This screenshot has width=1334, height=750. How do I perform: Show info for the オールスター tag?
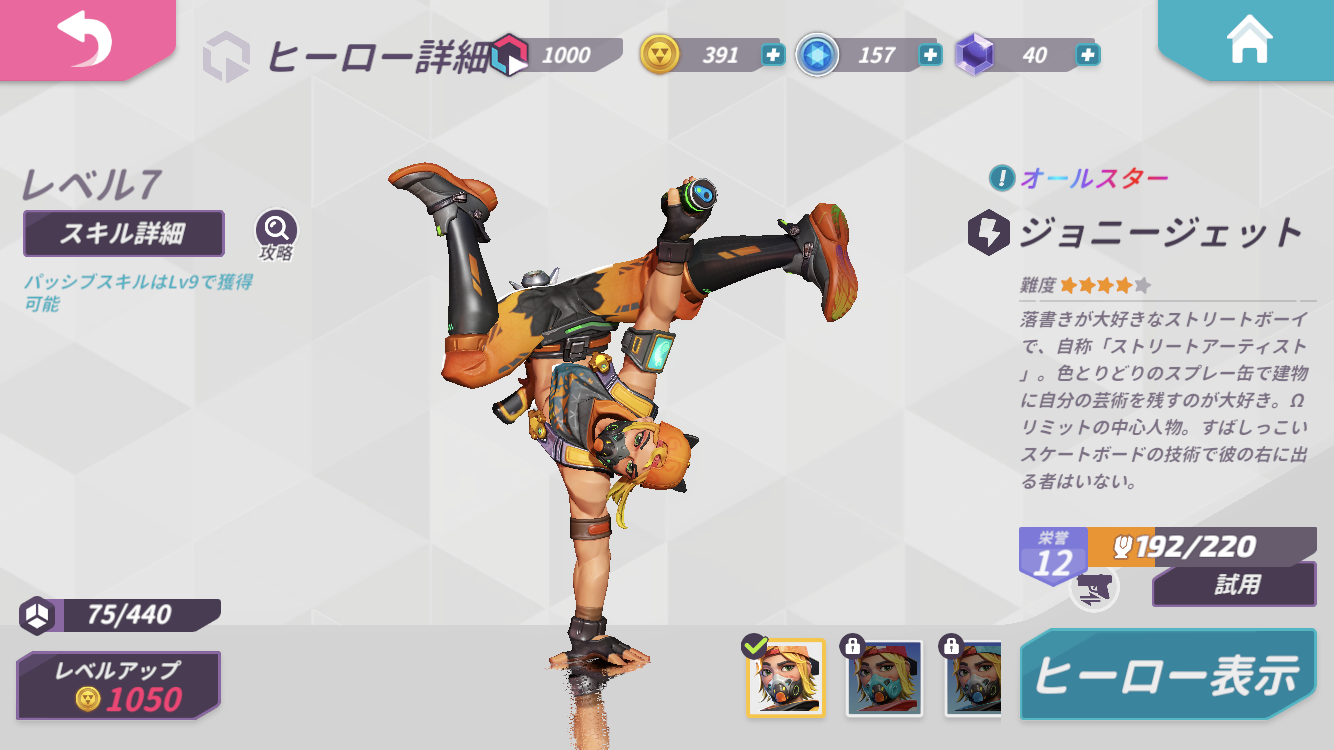pos(1001,179)
